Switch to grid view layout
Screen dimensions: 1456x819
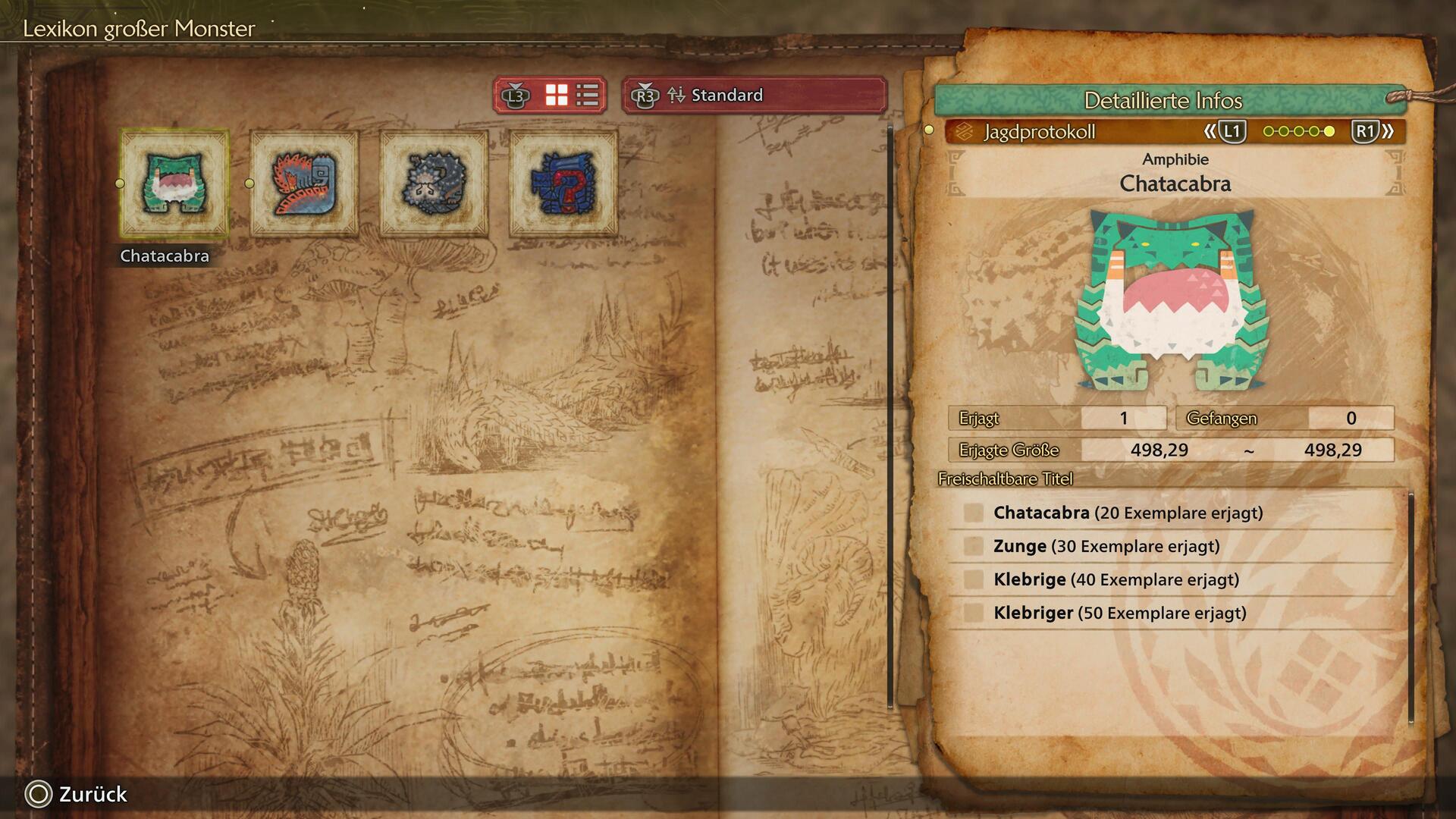[x=557, y=96]
